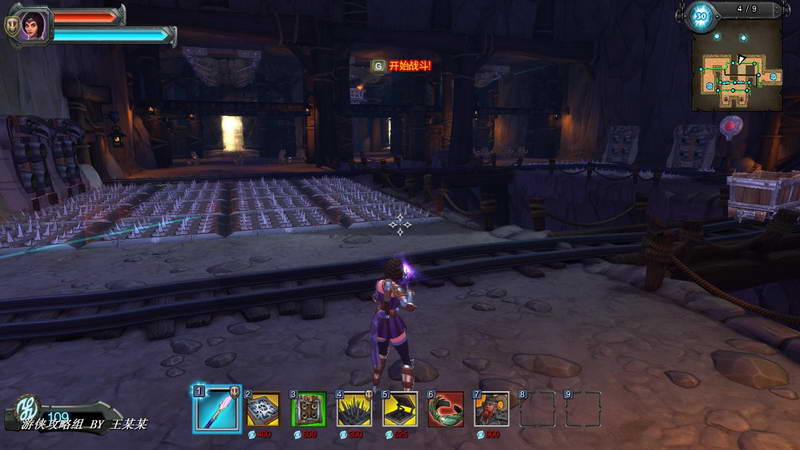Click the sorceress character portrait
This screenshot has height=450, width=800.
(x=31, y=24)
